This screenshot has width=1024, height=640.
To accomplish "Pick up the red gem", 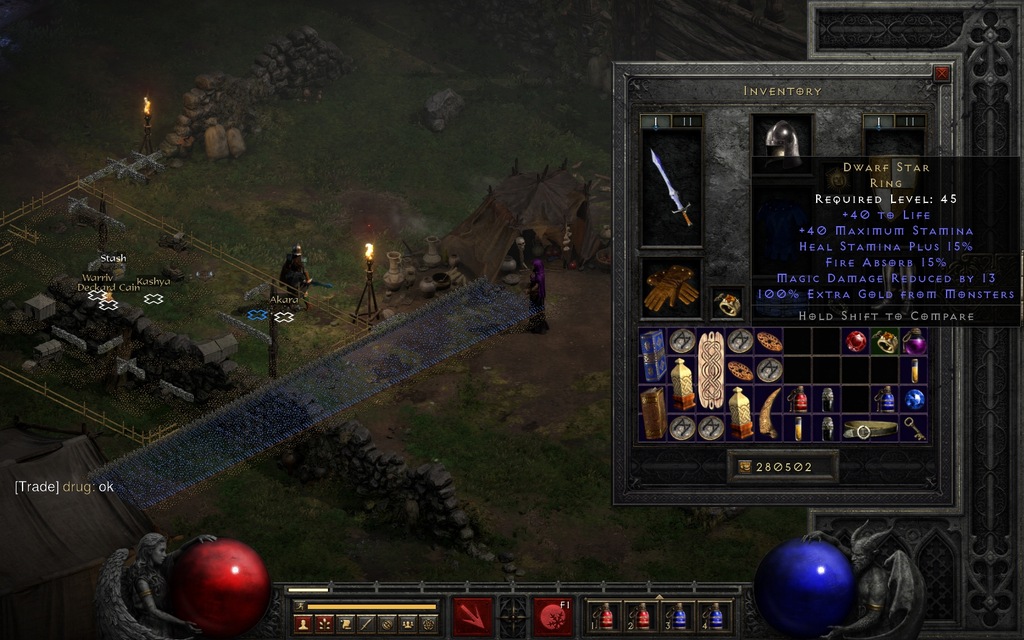I will pos(856,342).
